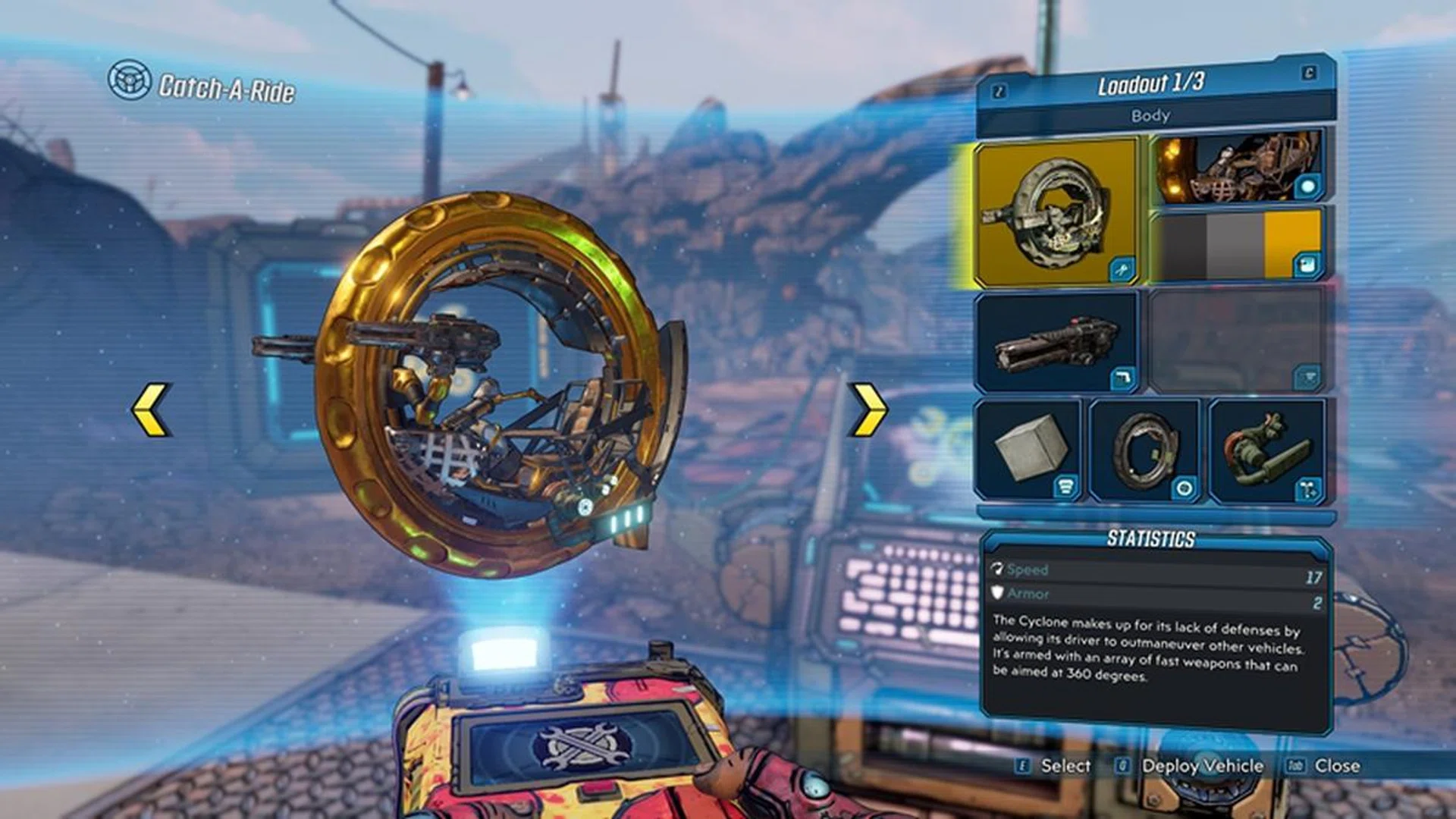Show the next vehicle with right arrow
The image size is (1456, 819).
[x=869, y=409]
